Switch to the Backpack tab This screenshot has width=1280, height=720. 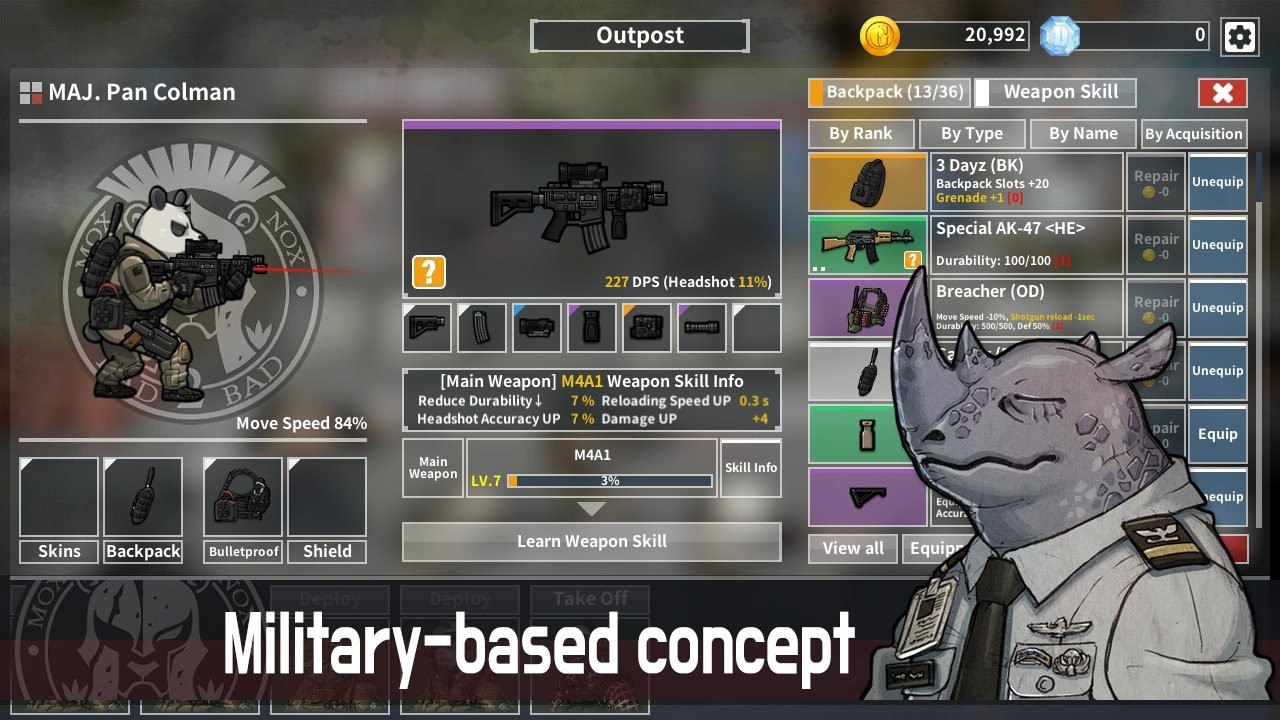887,92
